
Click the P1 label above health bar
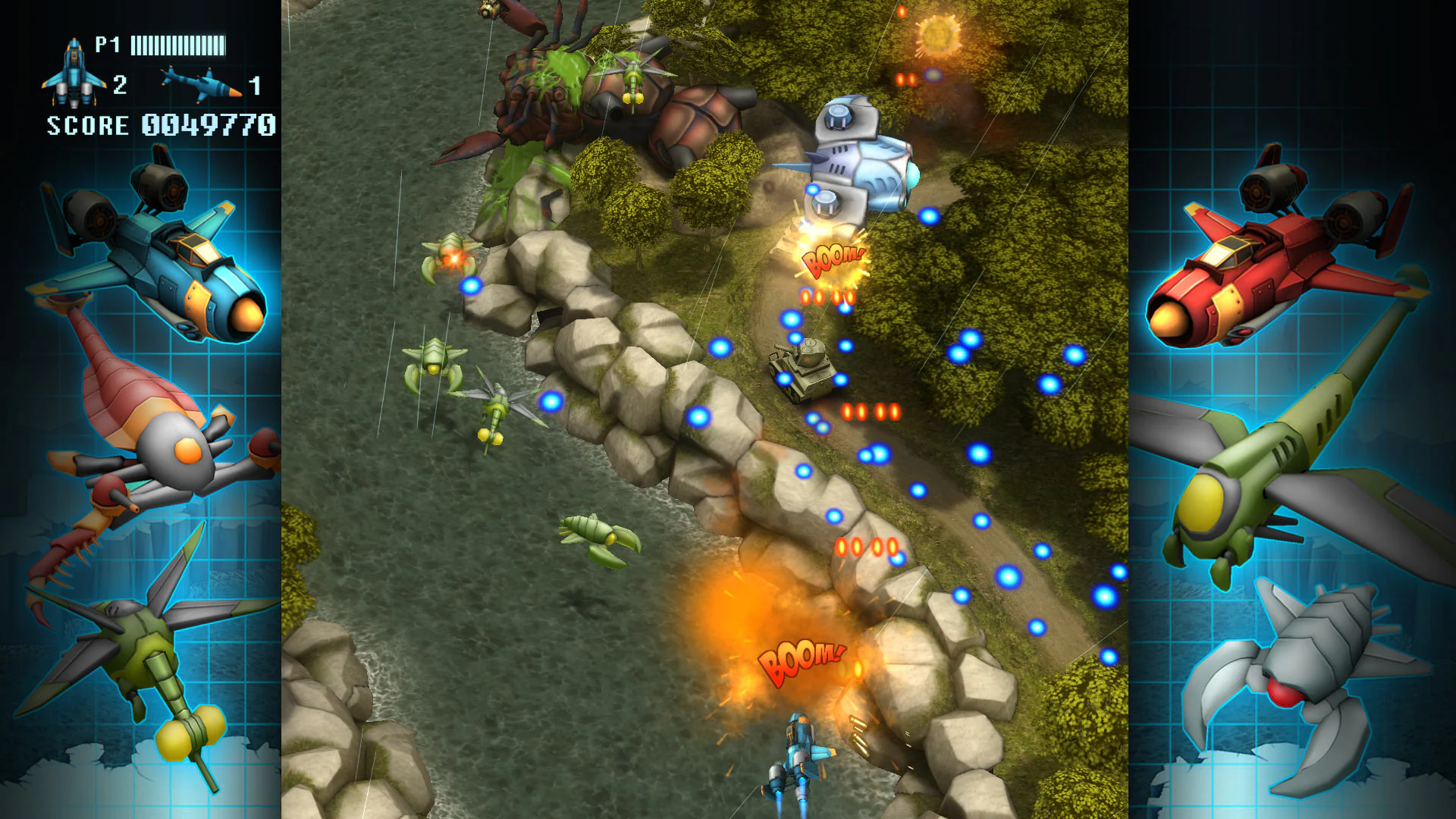108,45
